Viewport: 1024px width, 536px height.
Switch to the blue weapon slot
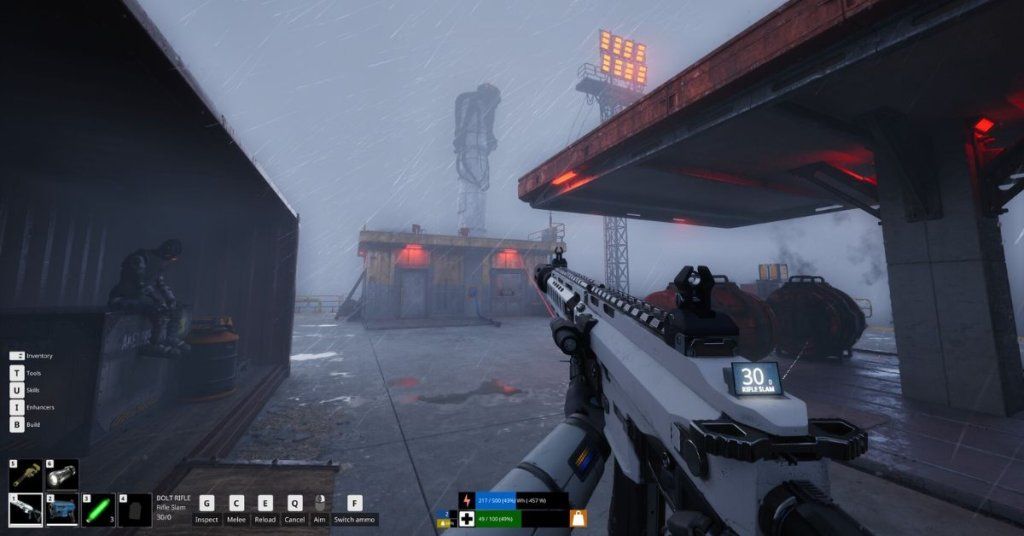(62, 510)
